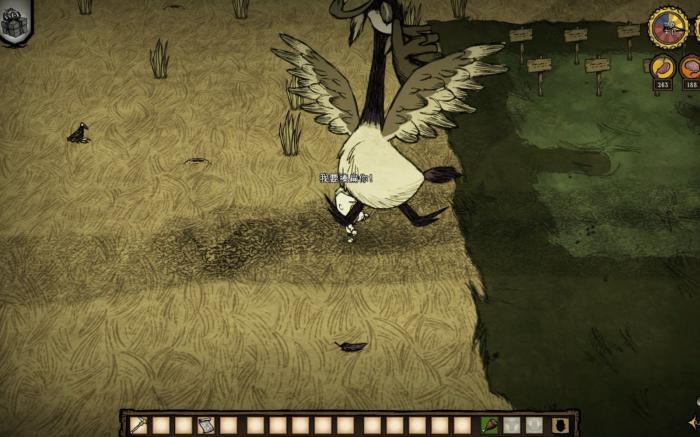Pick the paper scroll item in the inventory

[206, 425]
